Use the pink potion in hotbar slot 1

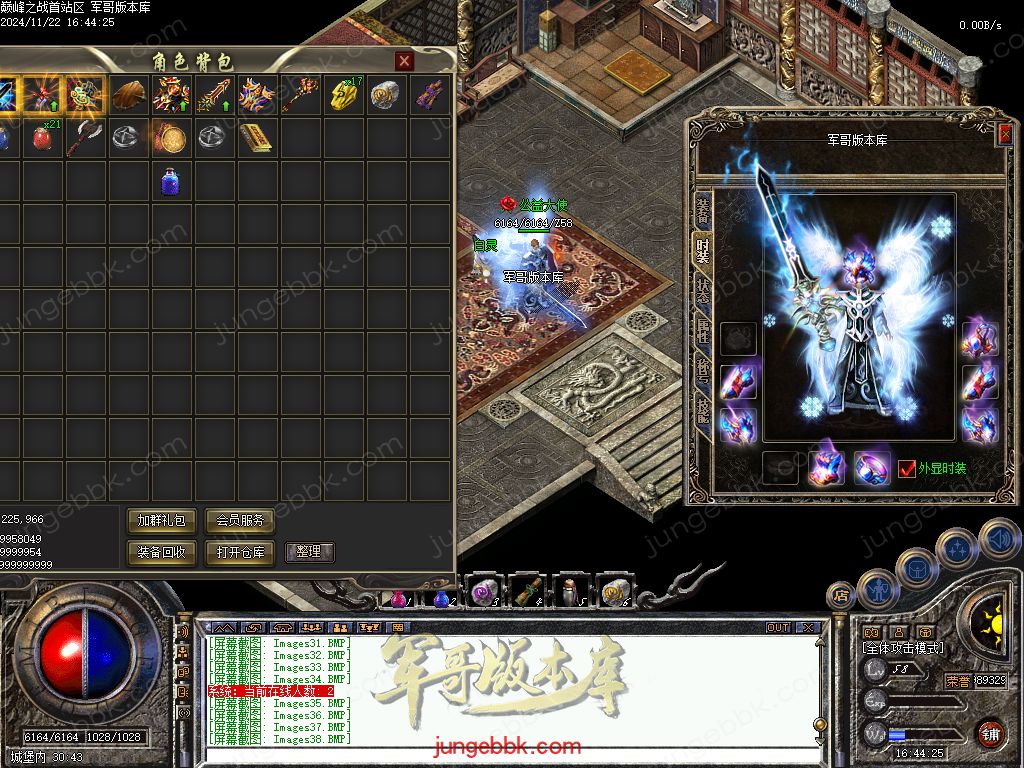398,597
